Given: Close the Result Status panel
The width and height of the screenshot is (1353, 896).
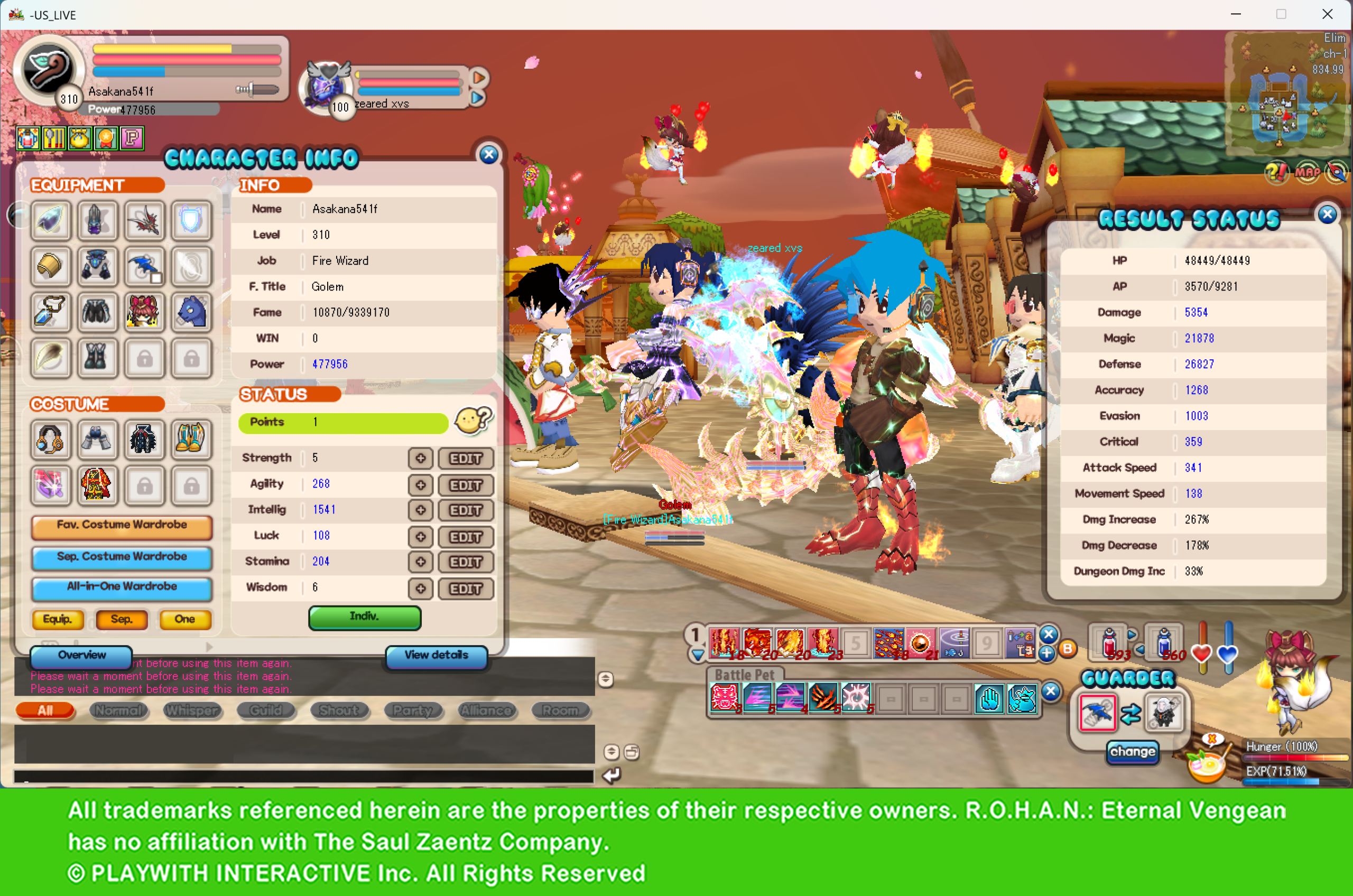Looking at the screenshot, I should tap(1327, 214).
